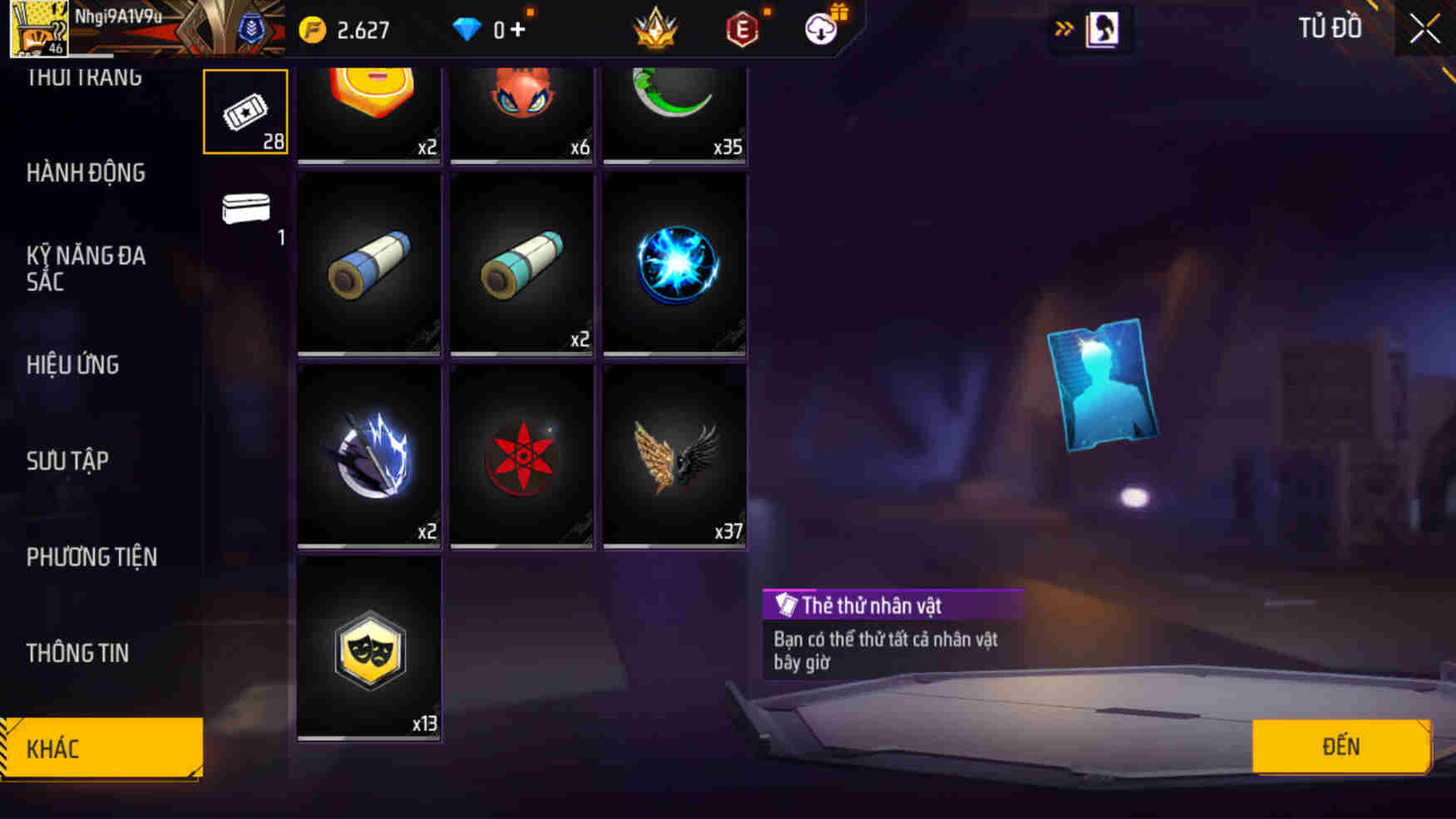Switch to the PHƯƠNG TIỆN tab
Screen dimensions: 1456x819
[x=94, y=558]
